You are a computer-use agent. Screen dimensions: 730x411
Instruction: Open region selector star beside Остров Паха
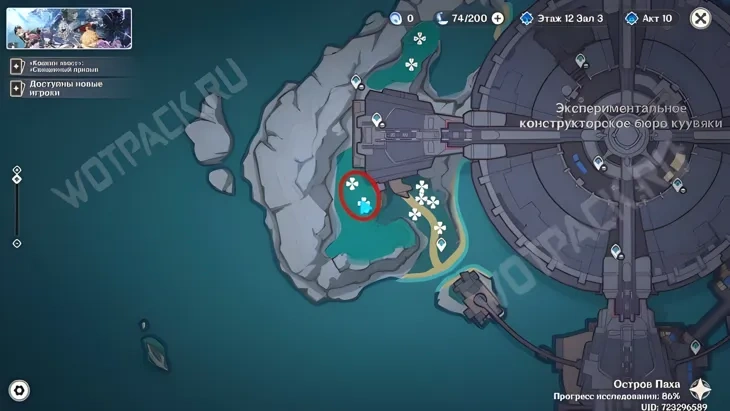click(x=699, y=390)
